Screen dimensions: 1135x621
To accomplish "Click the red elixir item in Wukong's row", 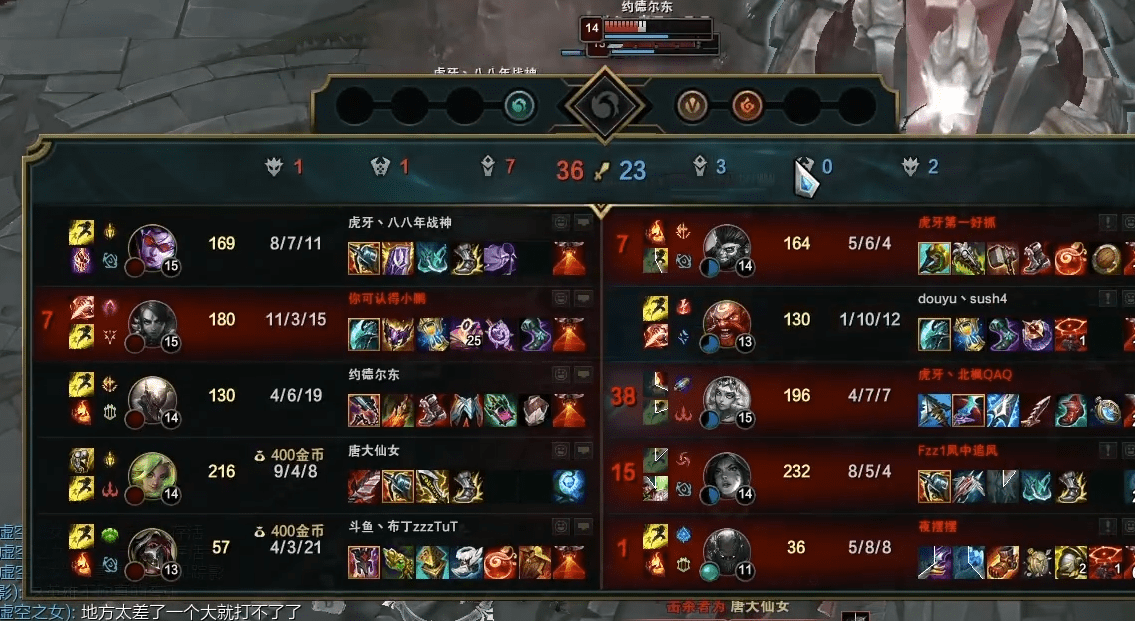I will [x=1070, y=259].
